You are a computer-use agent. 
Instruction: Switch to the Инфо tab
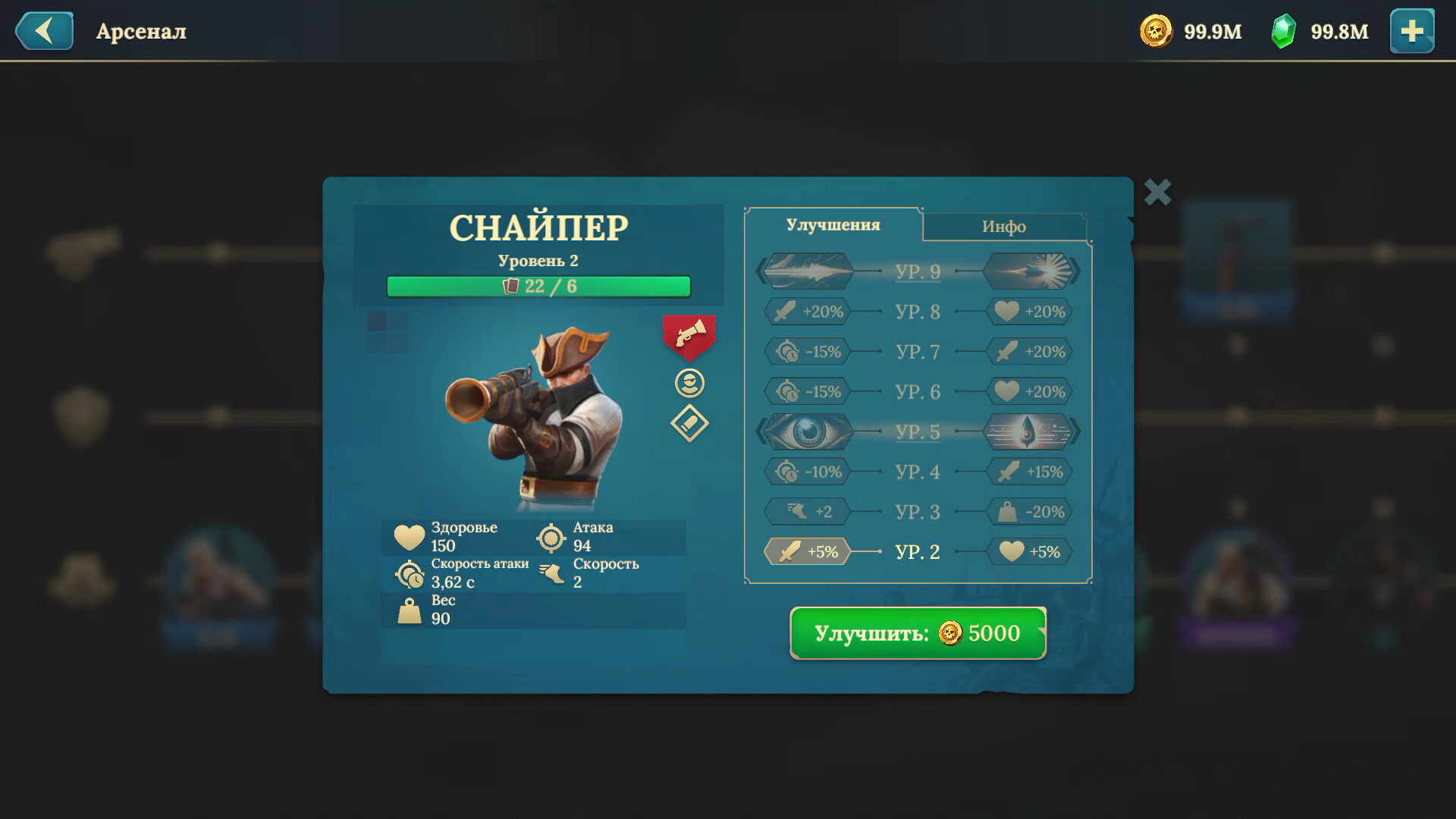[x=1005, y=225]
